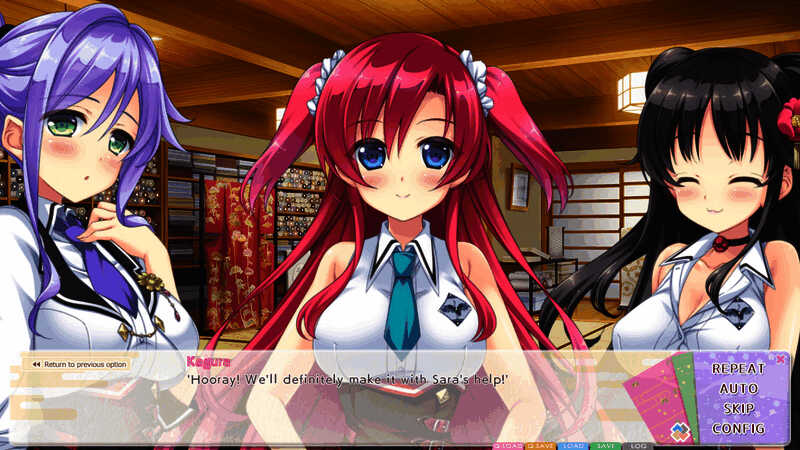Click the colored diamond cluster icon
The width and height of the screenshot is (800, 450).
(679, 432)
